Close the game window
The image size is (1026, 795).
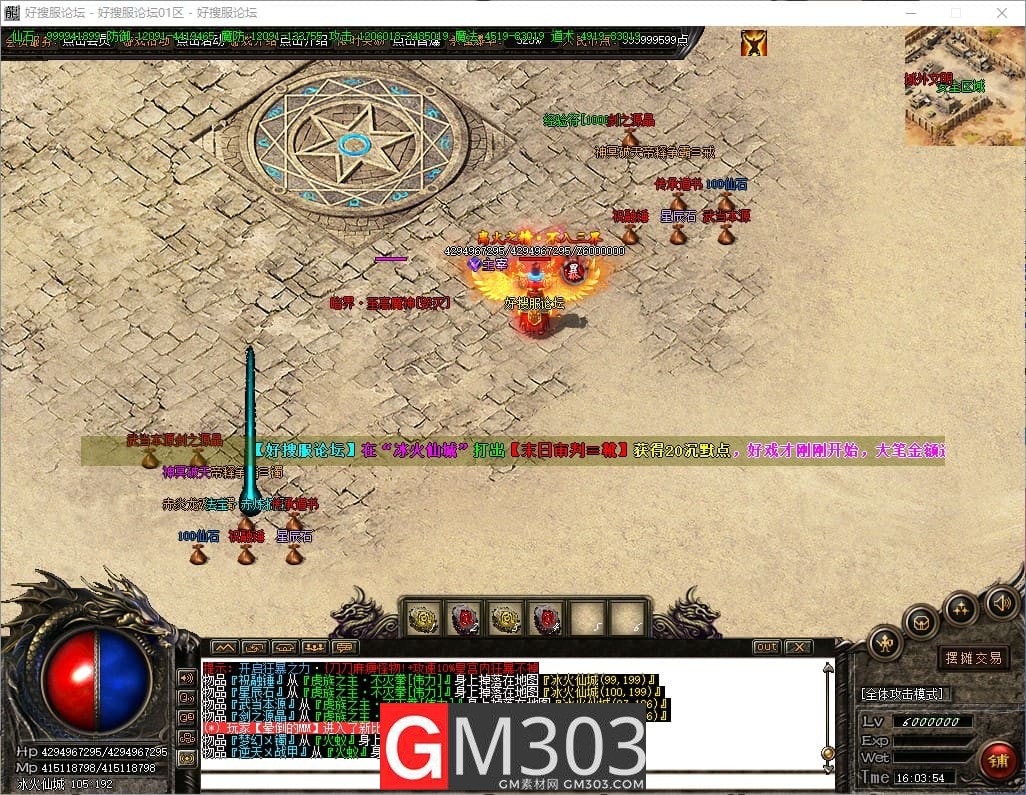click(x=1002, y=13)
